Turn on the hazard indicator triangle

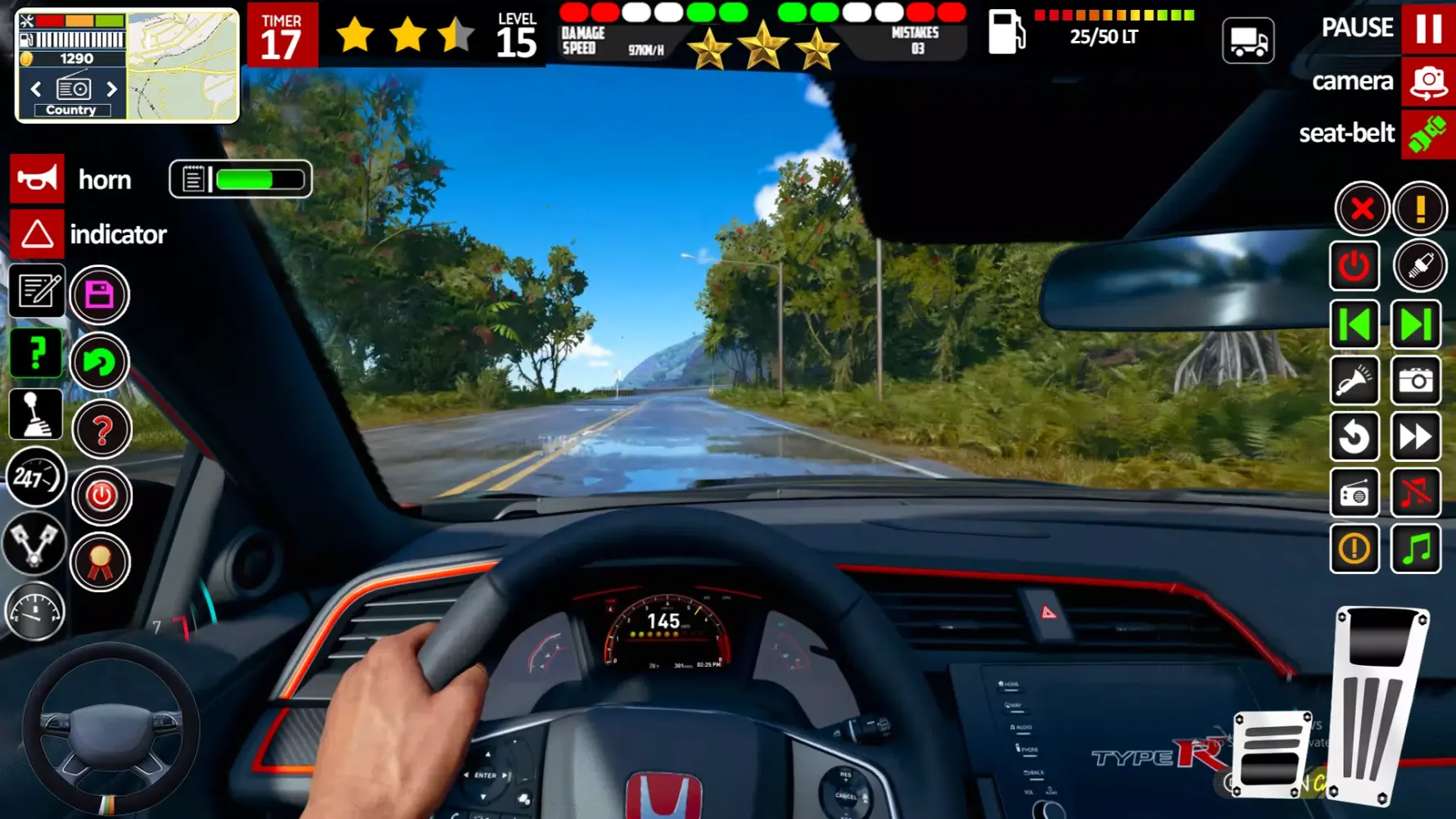click(x=37, y=235)
